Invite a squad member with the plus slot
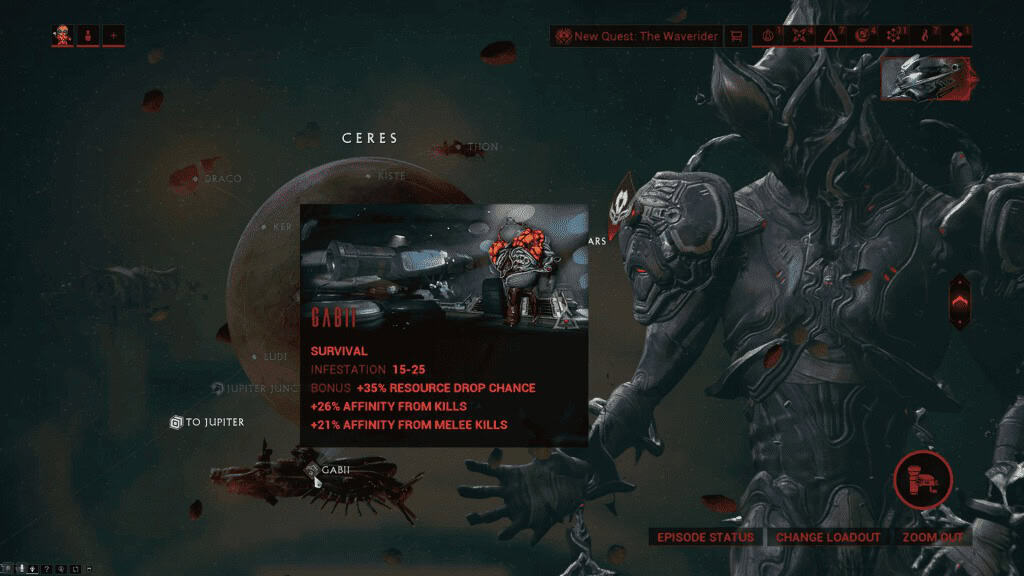This screenshot has width=1024, height=576. coord(113,36)
